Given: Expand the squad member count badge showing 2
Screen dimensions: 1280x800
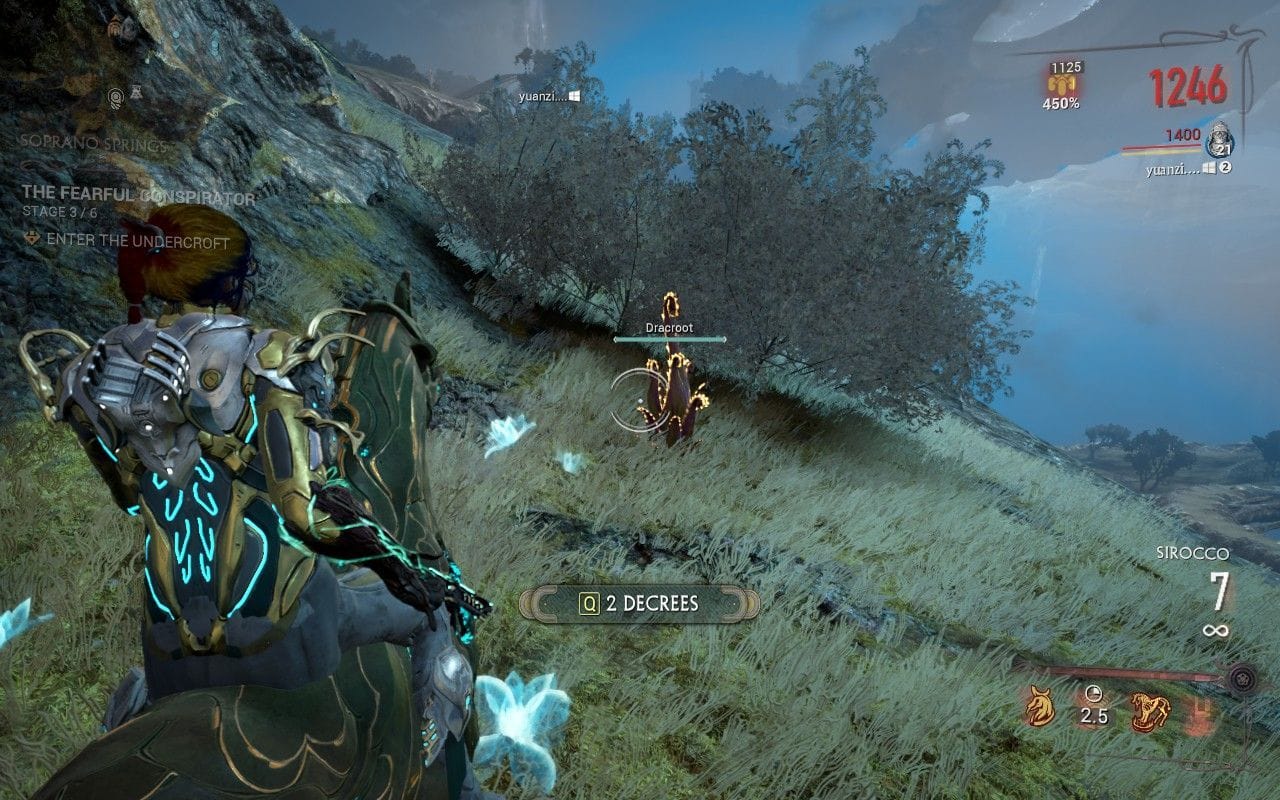Looking at the screenshot, I should tap(1225, 166).
